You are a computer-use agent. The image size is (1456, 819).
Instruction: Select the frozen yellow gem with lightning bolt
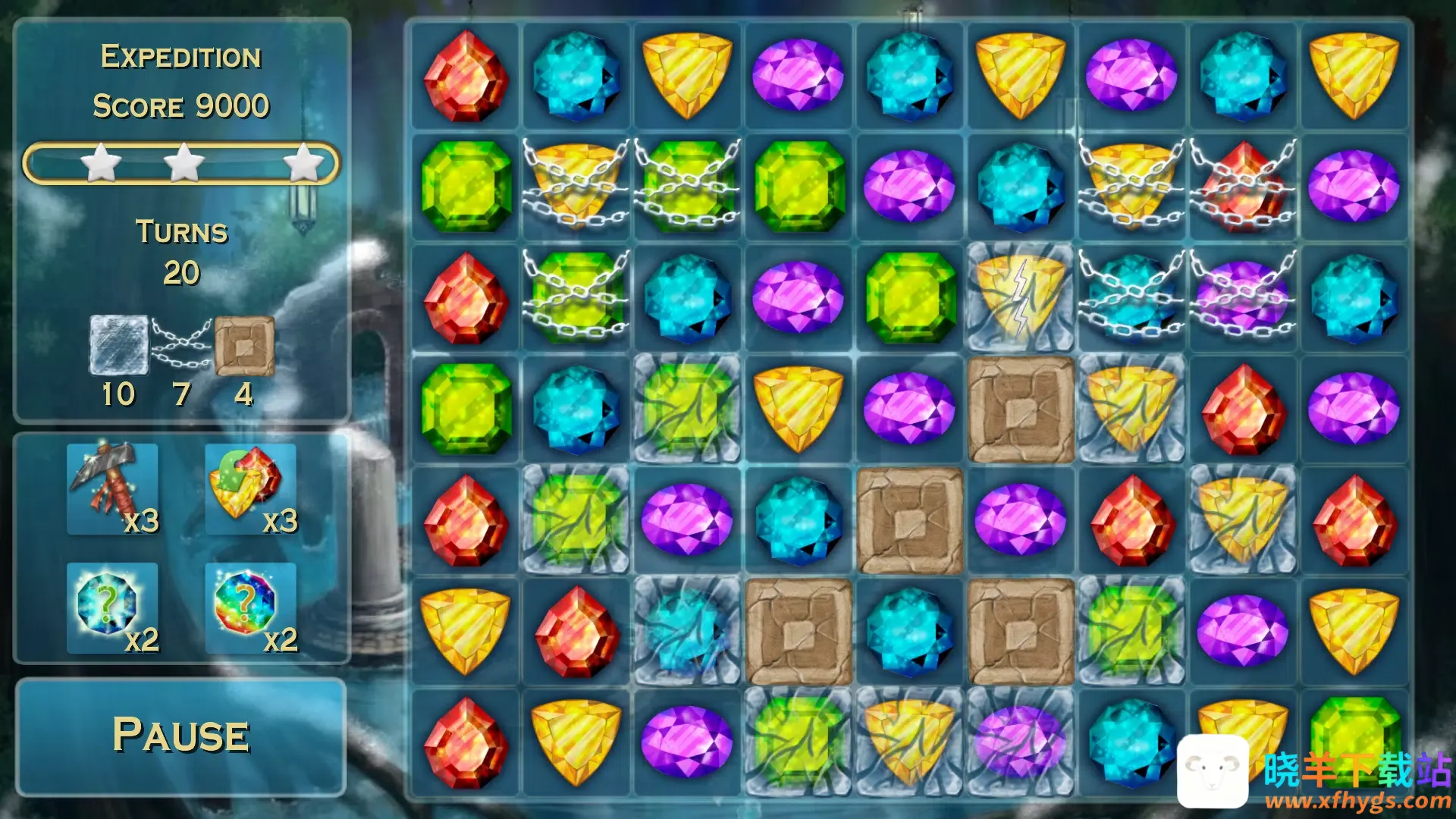pos(1021,298)
